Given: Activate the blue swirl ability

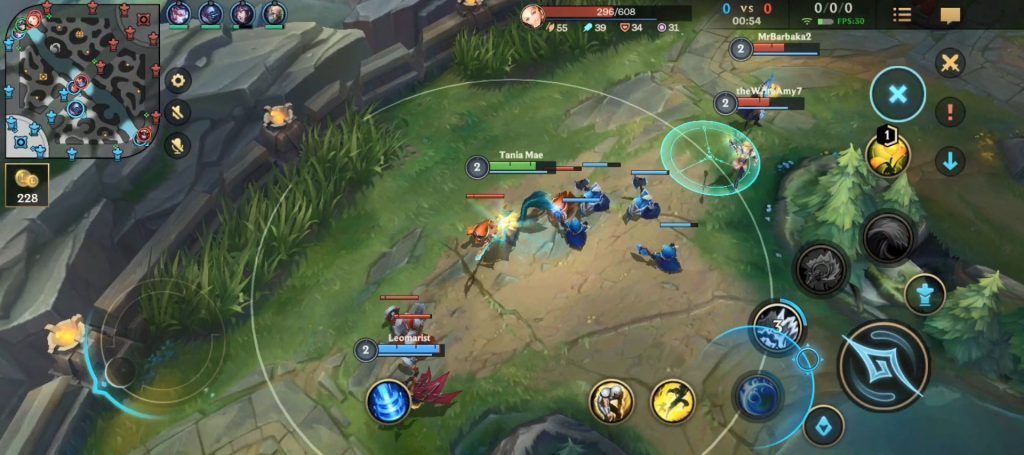Looking at the screenshot, I should (x=759, y=395).
